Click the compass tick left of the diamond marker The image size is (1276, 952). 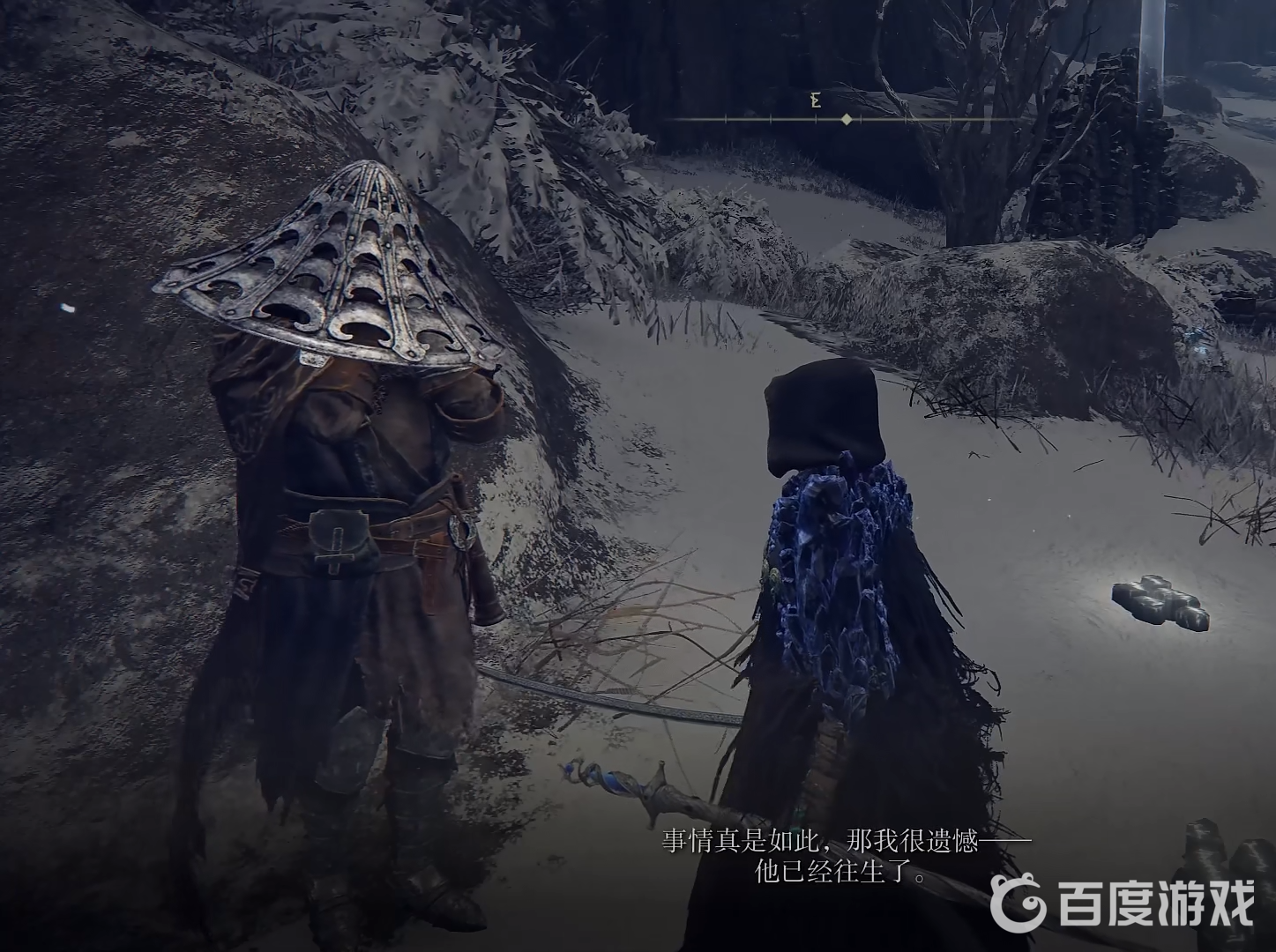coord(815,115)
